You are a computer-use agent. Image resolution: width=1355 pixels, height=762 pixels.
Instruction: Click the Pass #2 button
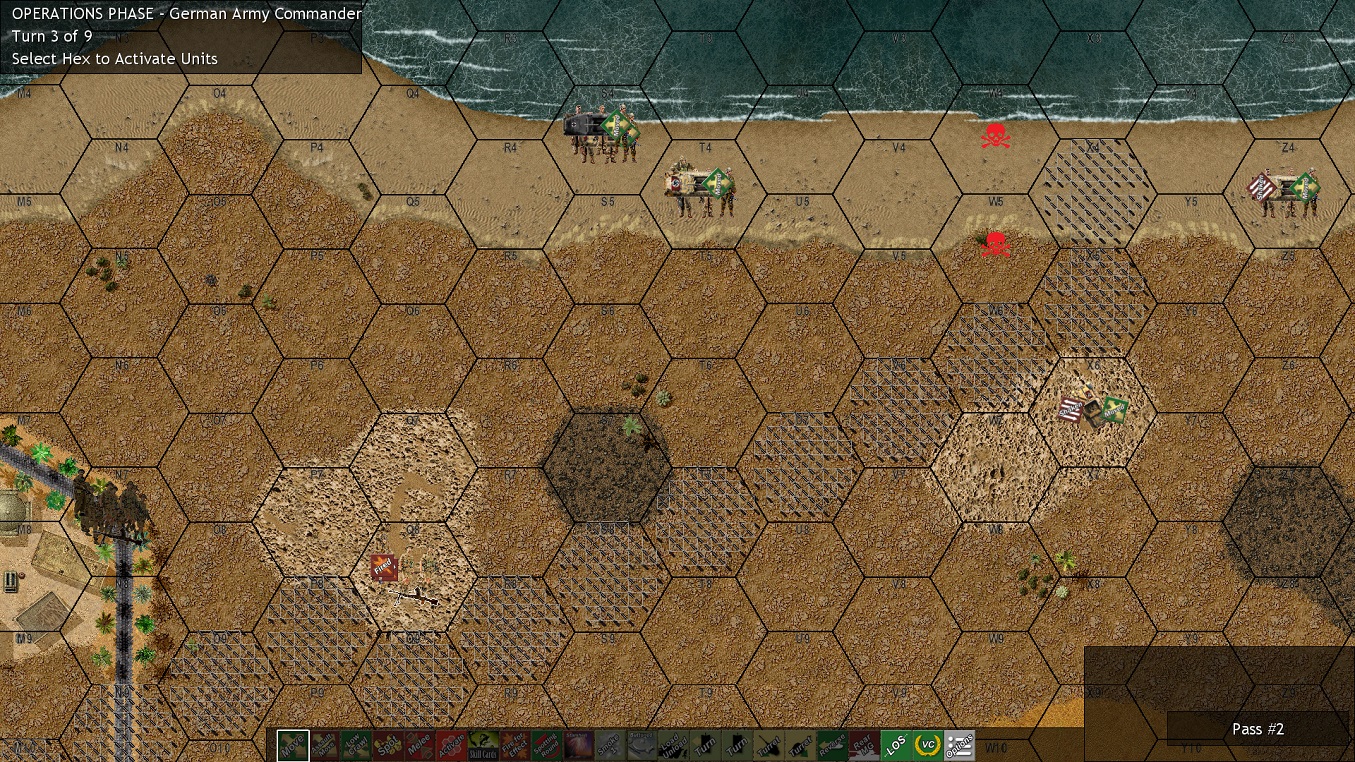pyautogui.click(x=1257, y=729)
